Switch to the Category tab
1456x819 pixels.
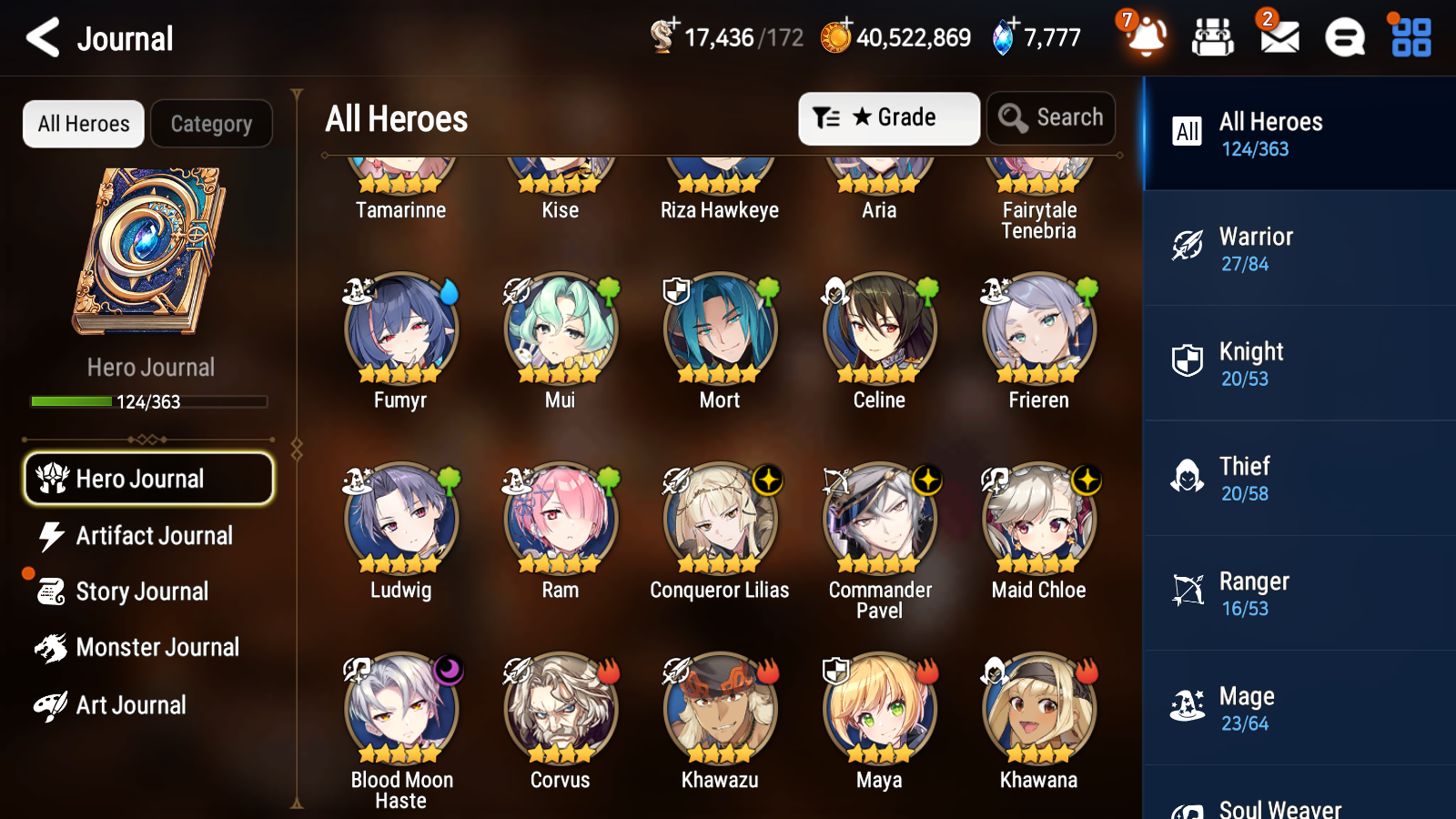tap(211, 124)
